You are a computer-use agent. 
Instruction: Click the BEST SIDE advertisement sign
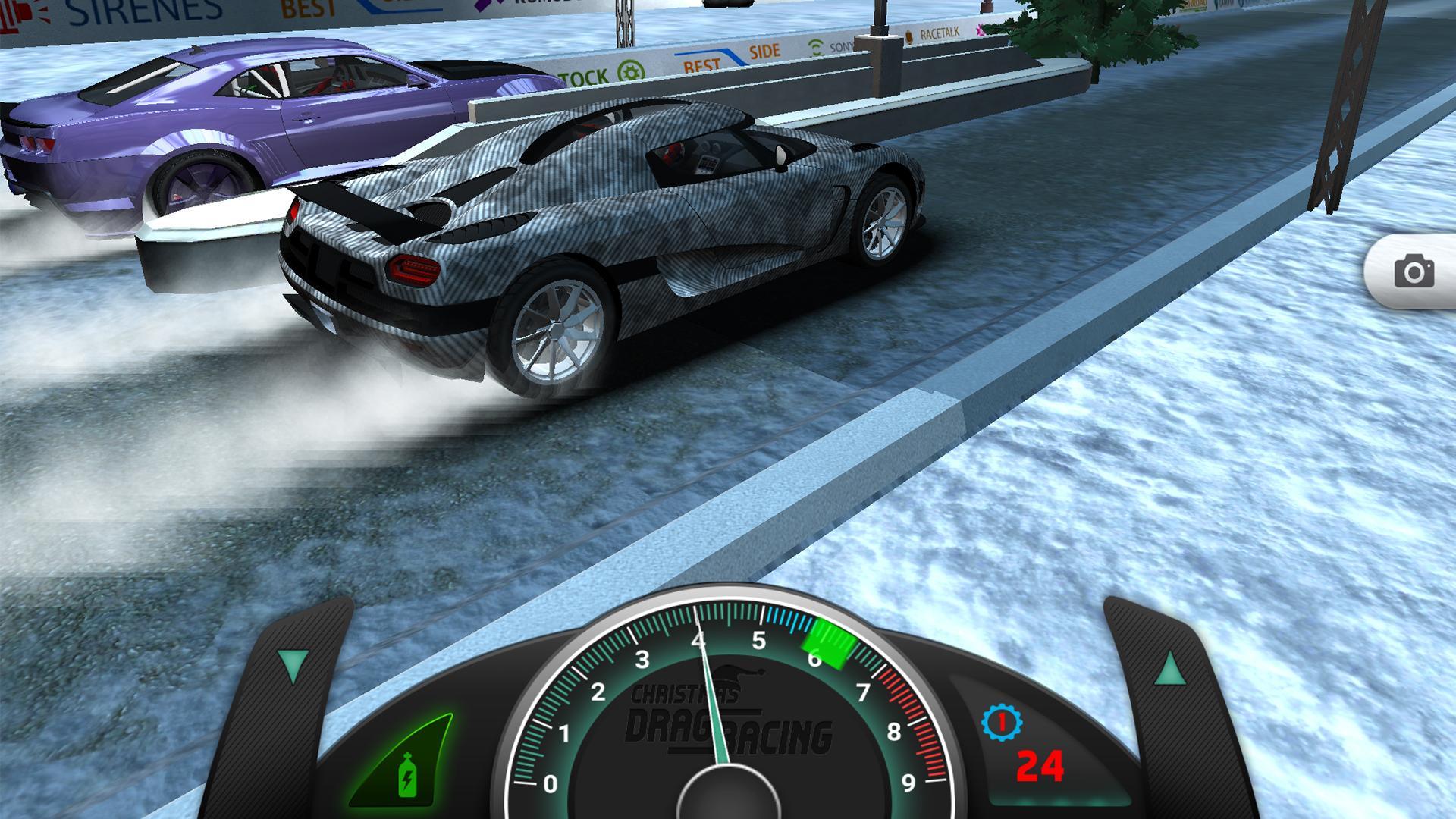(732, 56)
